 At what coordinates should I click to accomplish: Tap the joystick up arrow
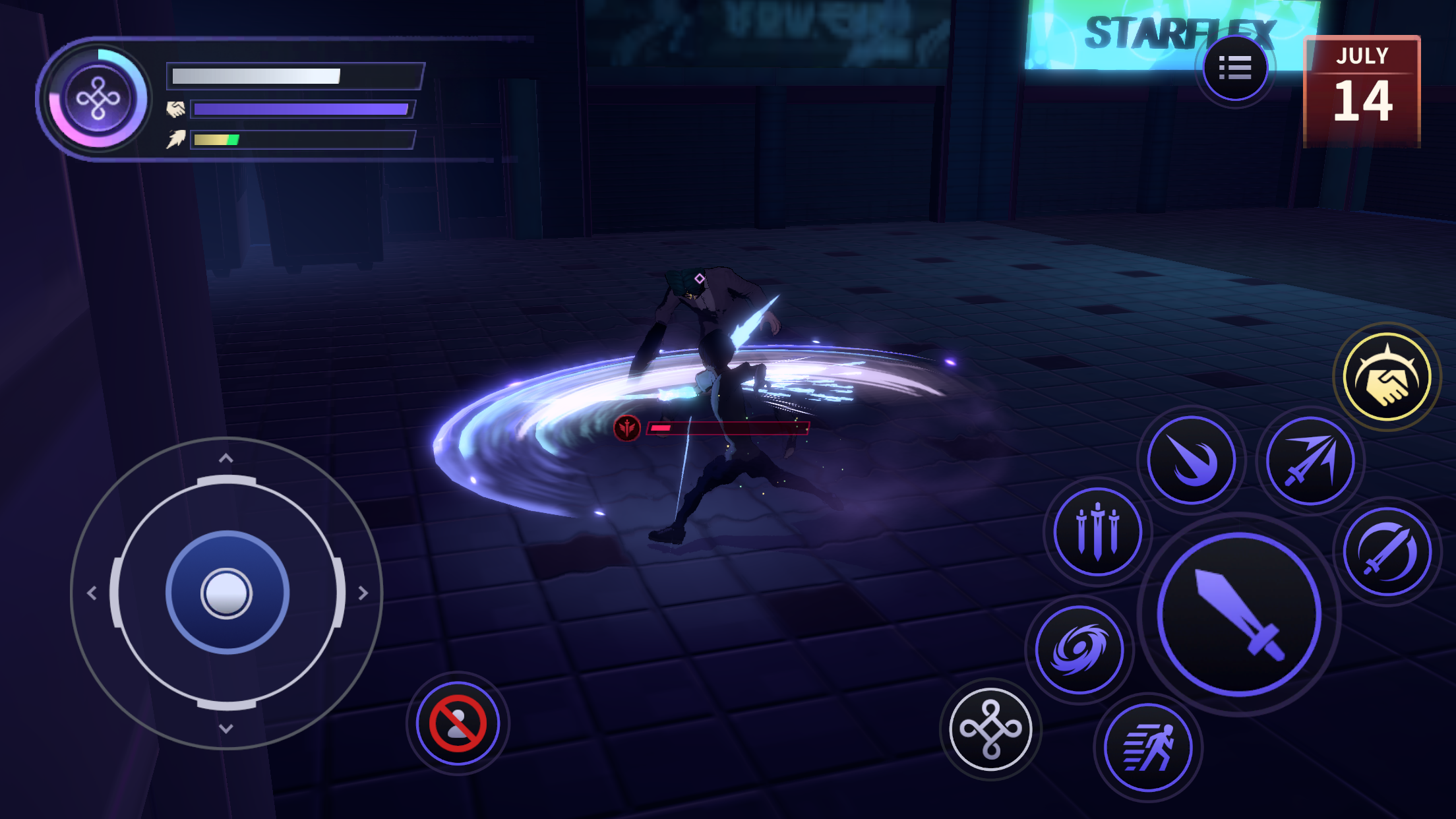[226, 458]
